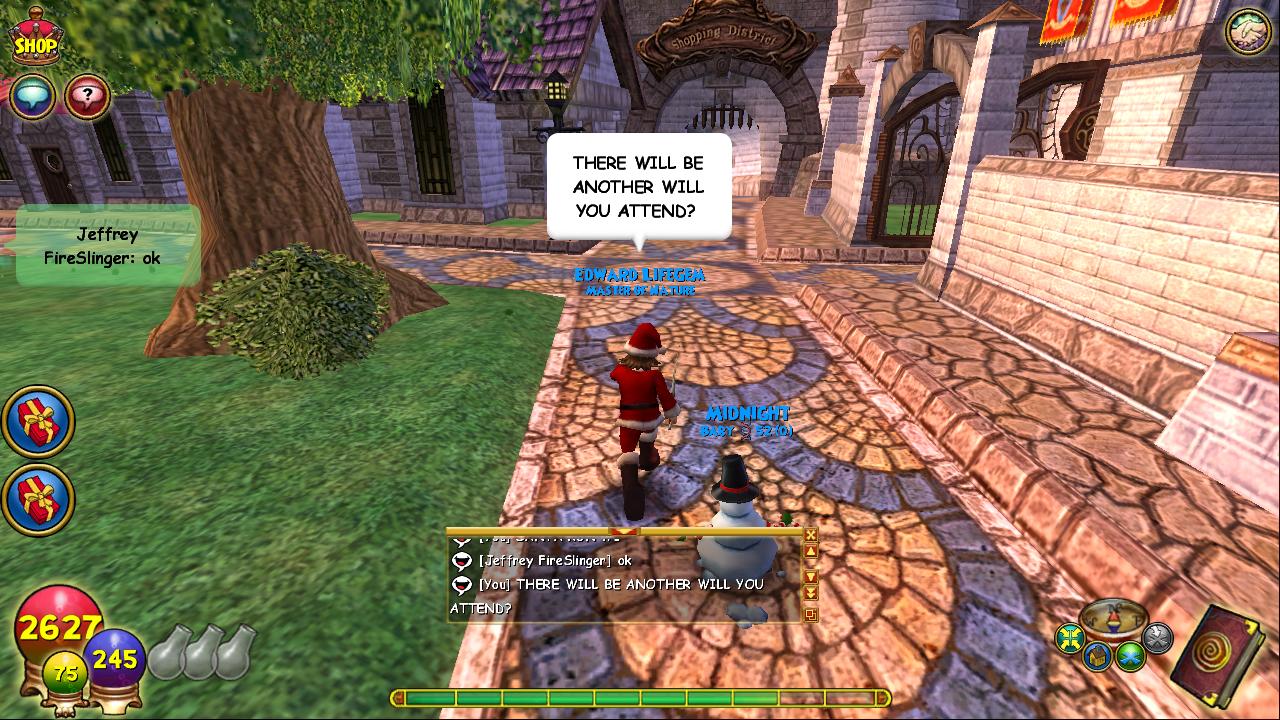
Task: Claim the lower red gift box
Action: click(x=38, y=498)
